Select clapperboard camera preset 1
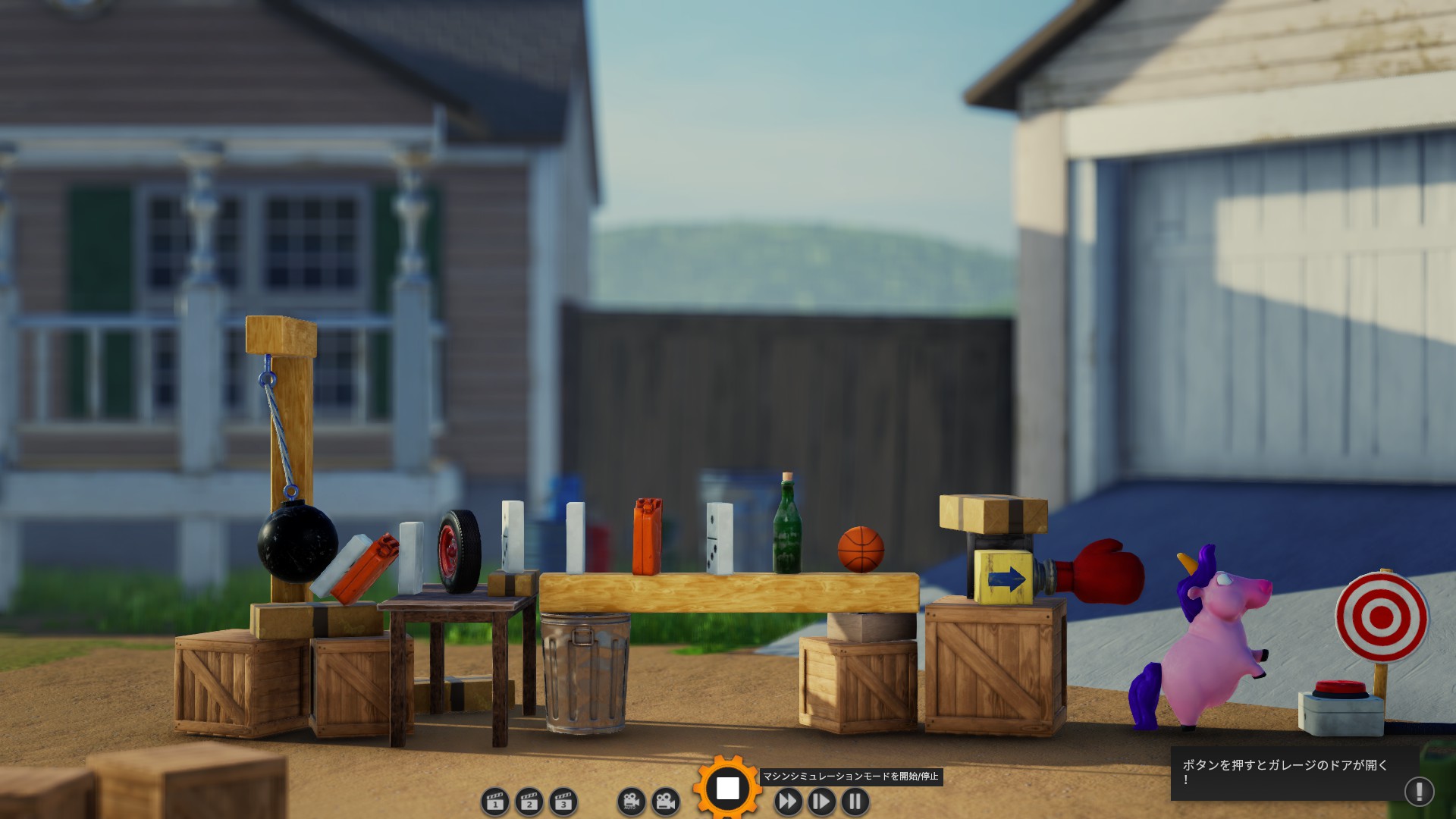This screenshot has width=1456, height=819. pos(495,802)
